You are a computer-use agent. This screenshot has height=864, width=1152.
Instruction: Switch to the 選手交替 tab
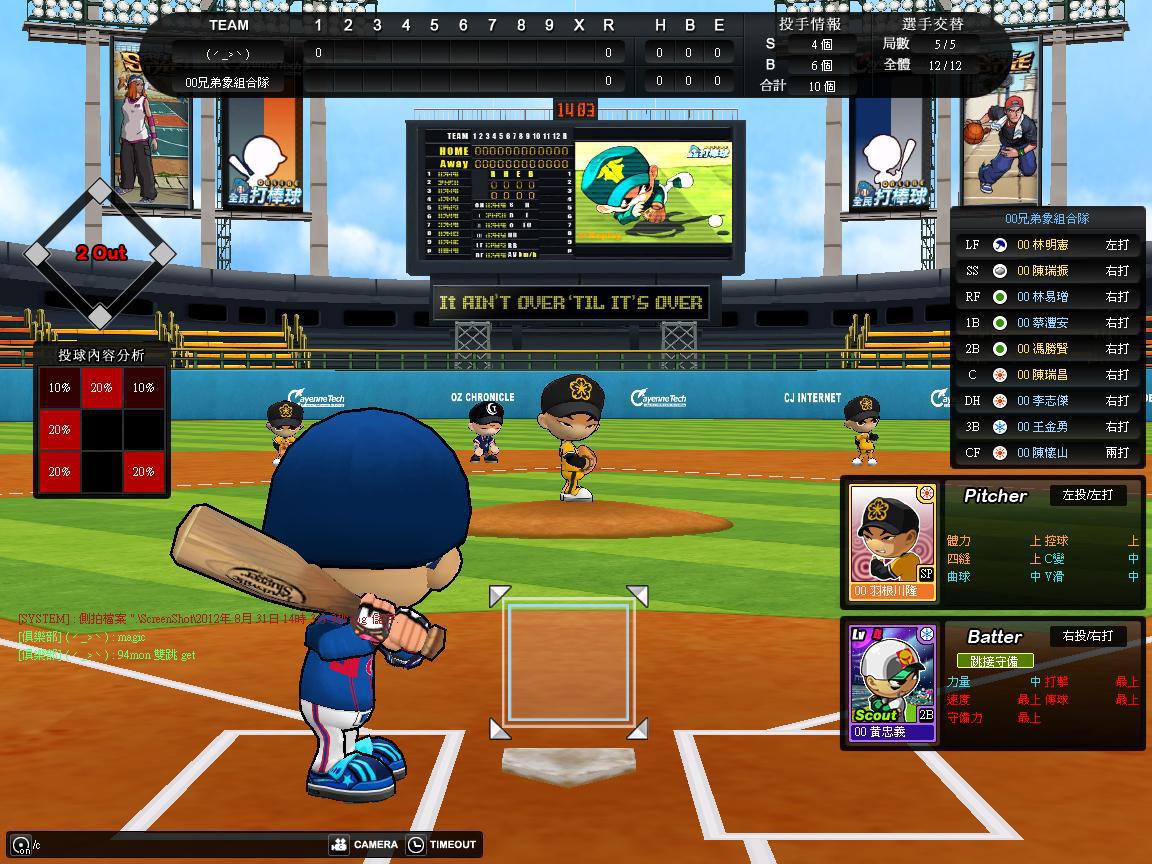(x=932, y=24)
